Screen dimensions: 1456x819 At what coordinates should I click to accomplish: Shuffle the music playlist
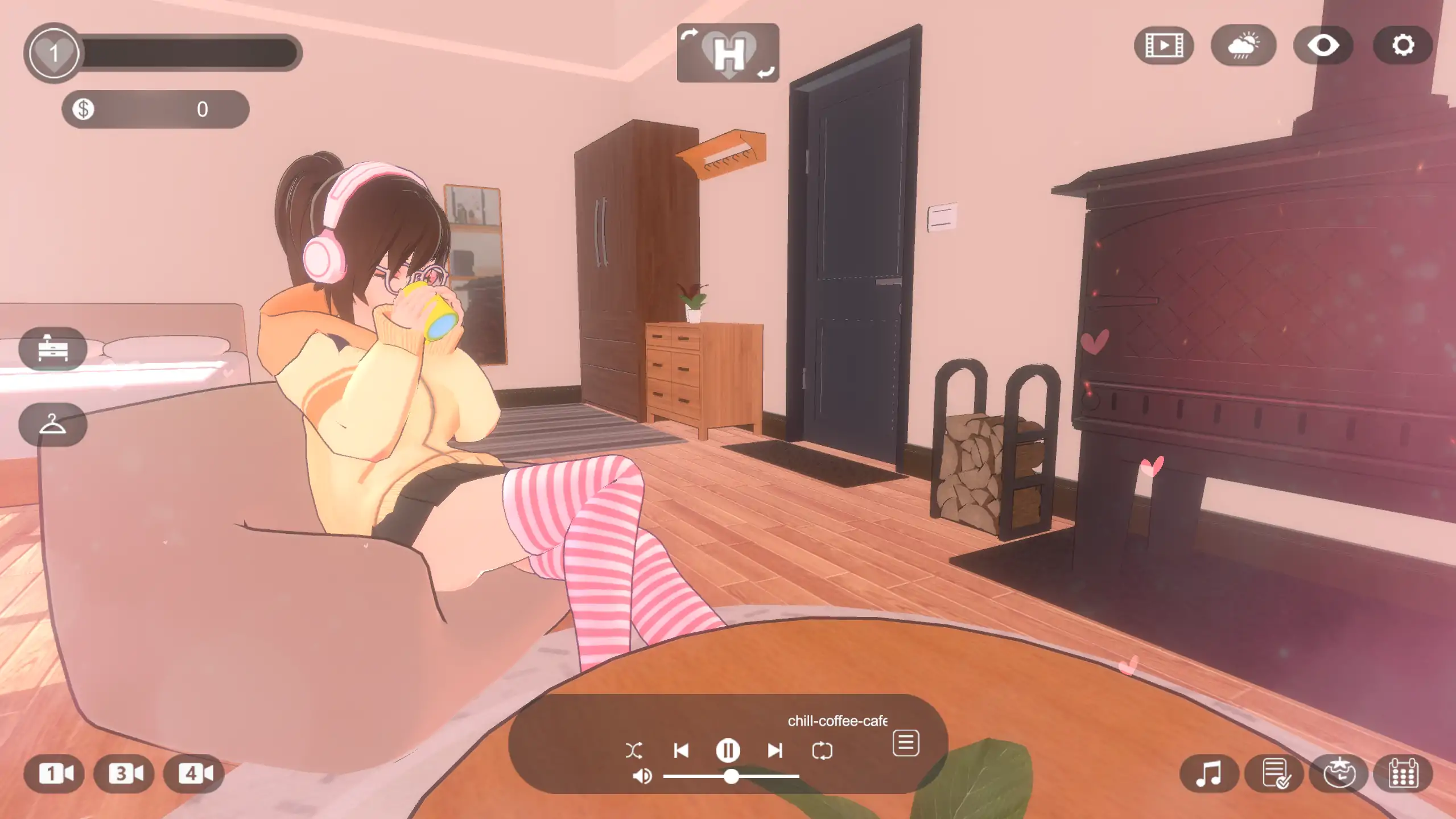tap(634, 750)
